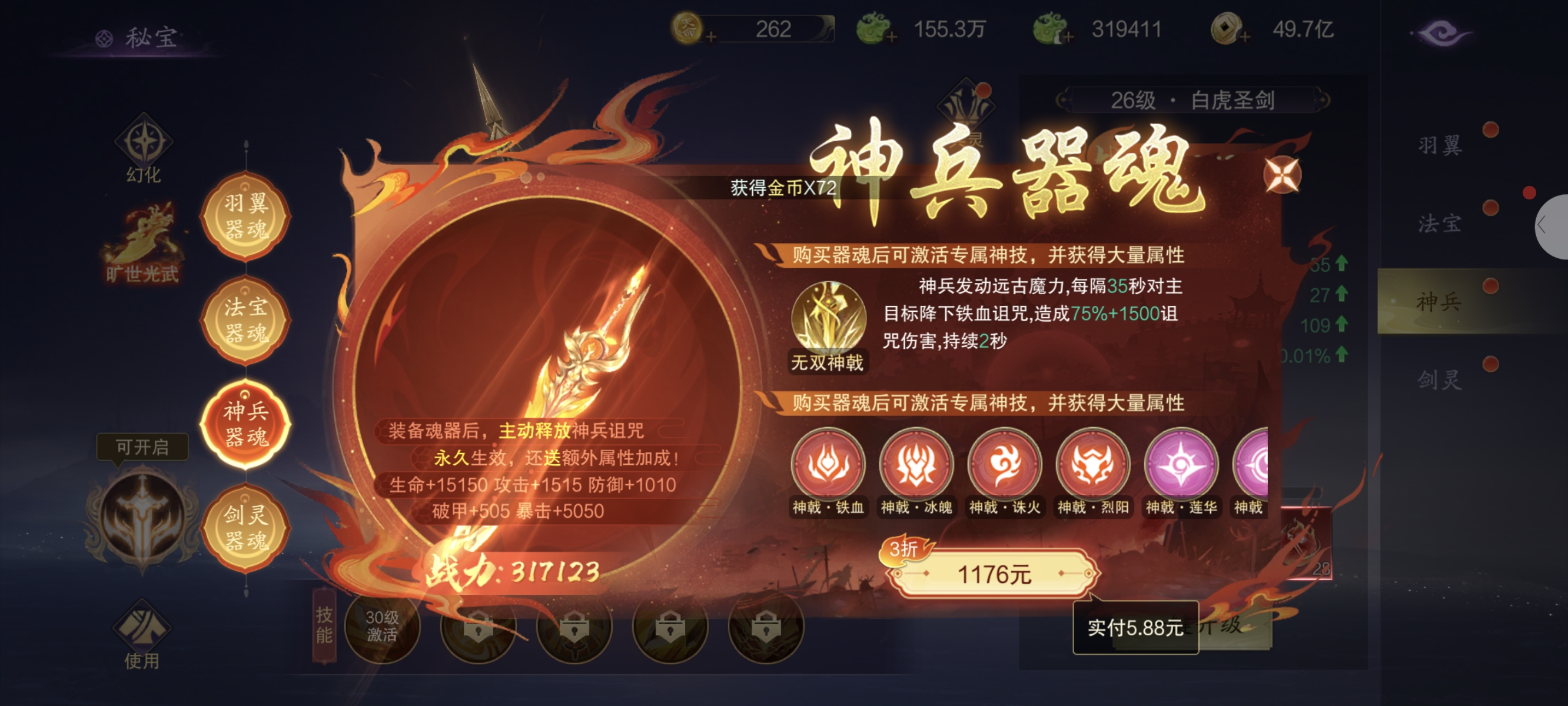Viewport: 1568px width, 706px height.
Task: Open the 剑灵 side tab
Action: pyautogui.click(x=1440, y=381)
